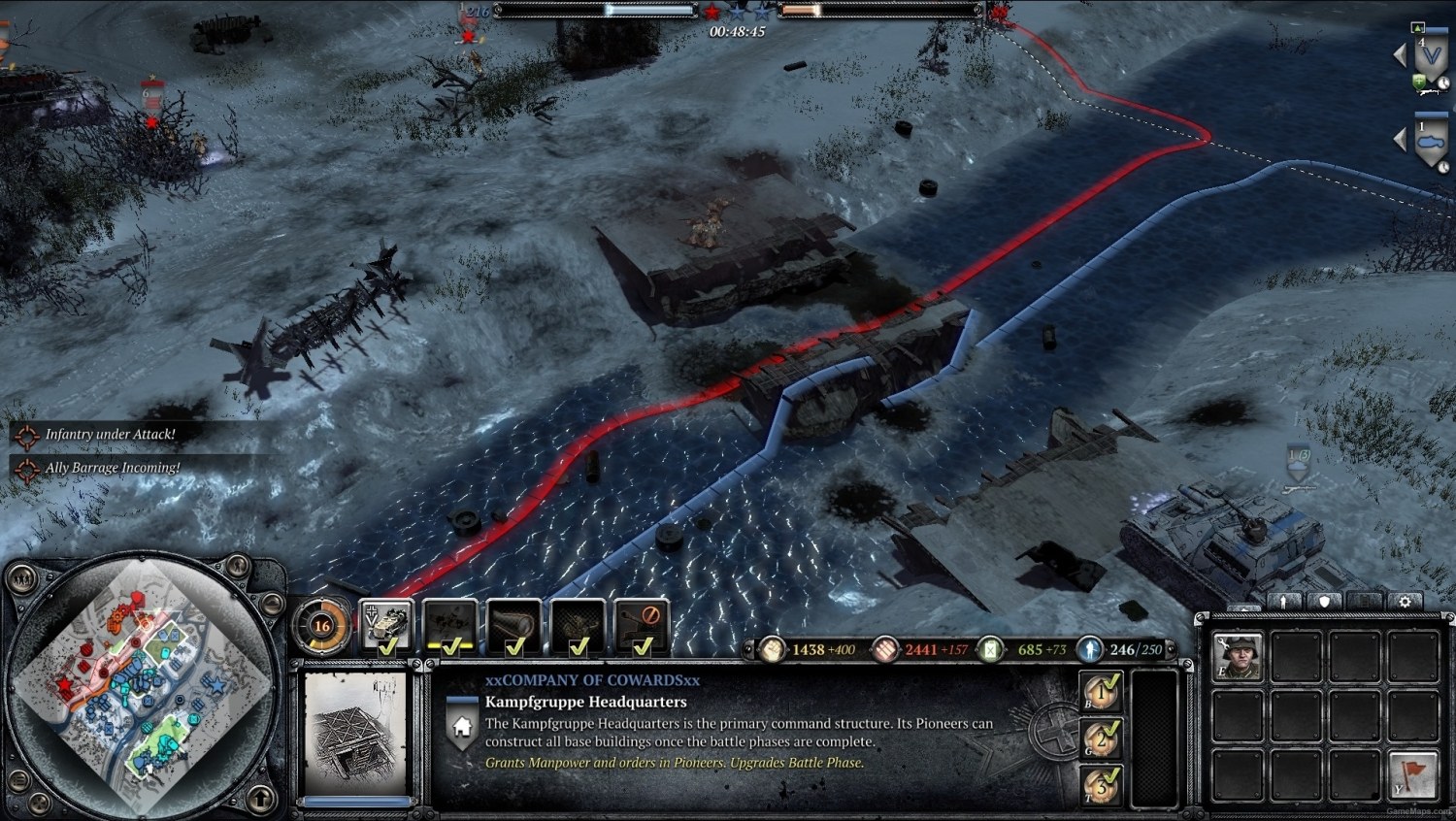Viewport: 1456px width, 821px height.
Task: Activate the Hold Fire tank icon
Action: [642, 624]
